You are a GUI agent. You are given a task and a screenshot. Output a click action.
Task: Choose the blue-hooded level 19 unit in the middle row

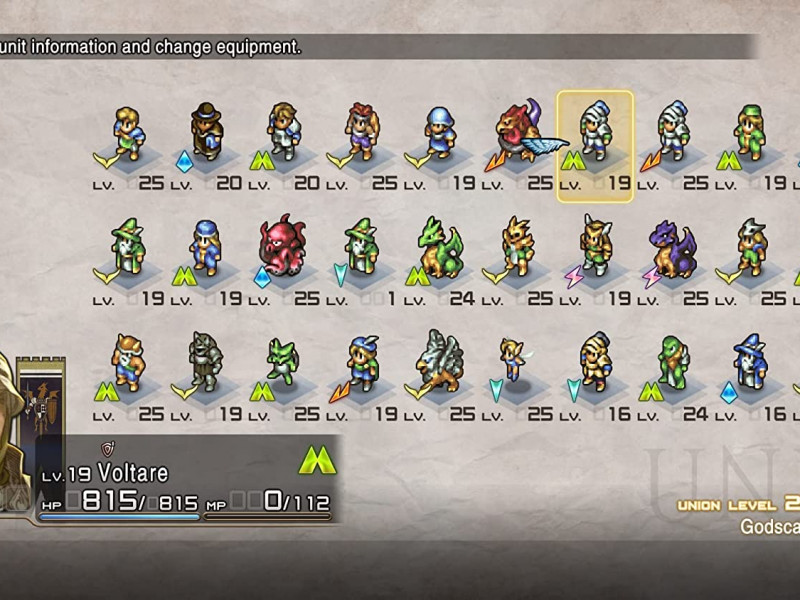tap(207, 246)
